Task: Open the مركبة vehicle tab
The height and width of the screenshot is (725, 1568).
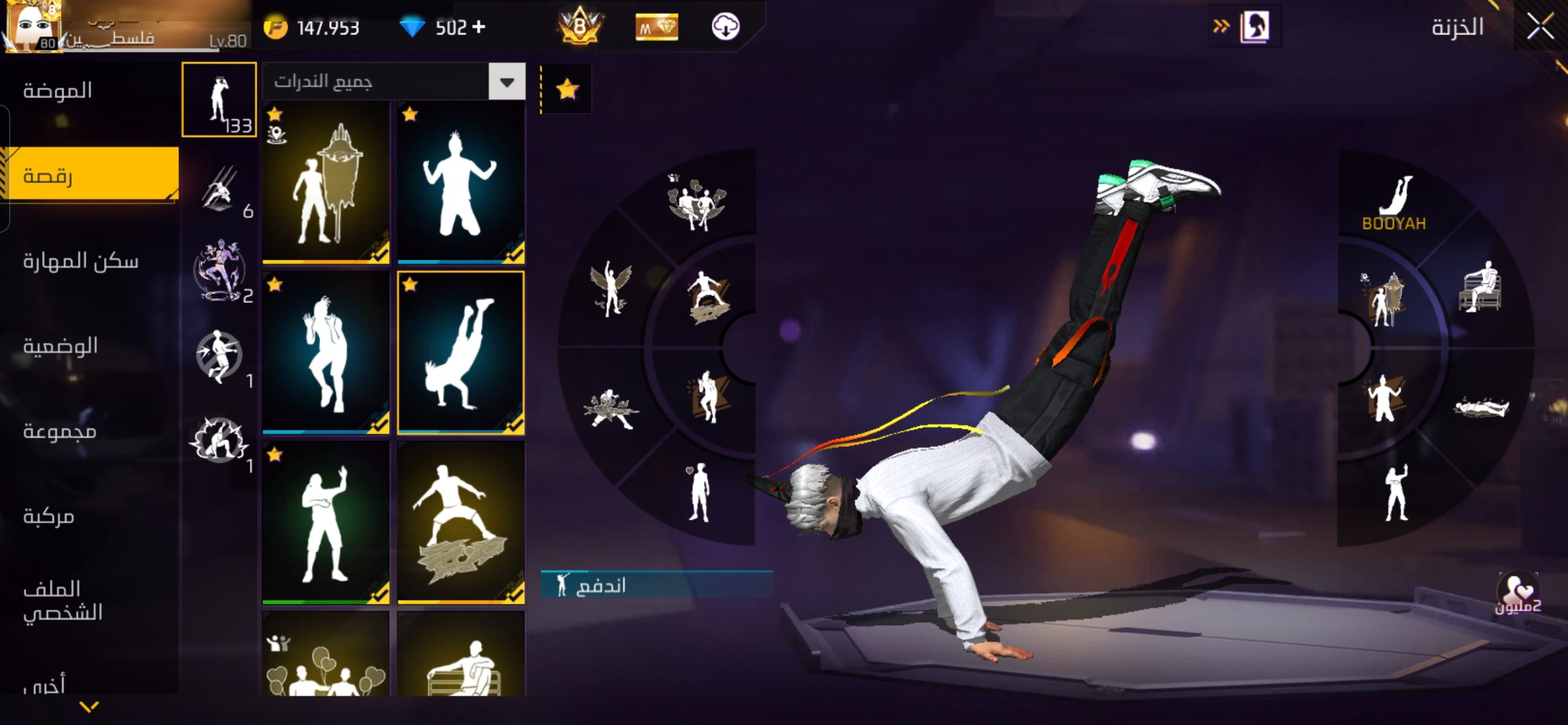Action: (49, 517)
